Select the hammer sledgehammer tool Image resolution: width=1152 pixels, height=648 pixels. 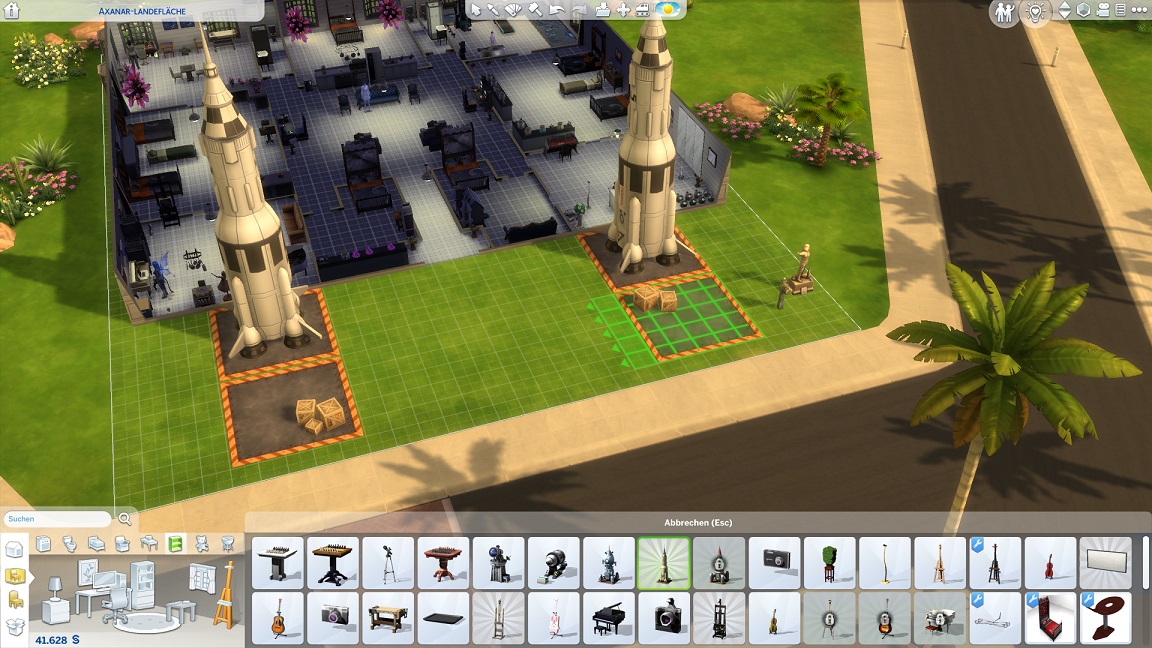(535, 10)
